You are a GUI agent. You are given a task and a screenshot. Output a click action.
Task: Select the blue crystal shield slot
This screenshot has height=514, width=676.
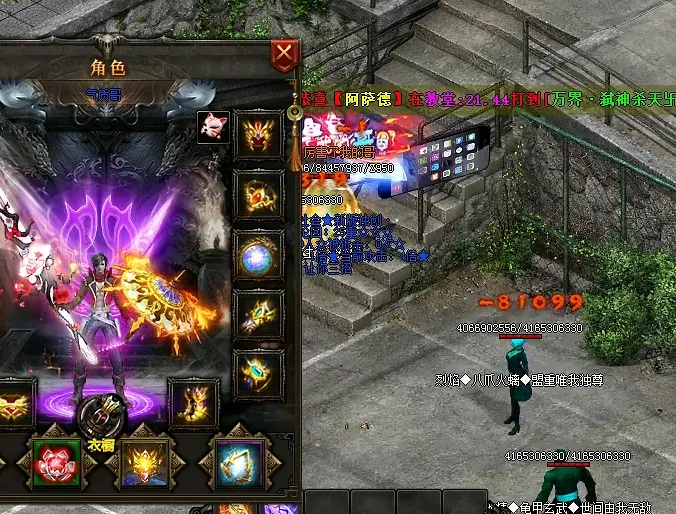point(240,463)
